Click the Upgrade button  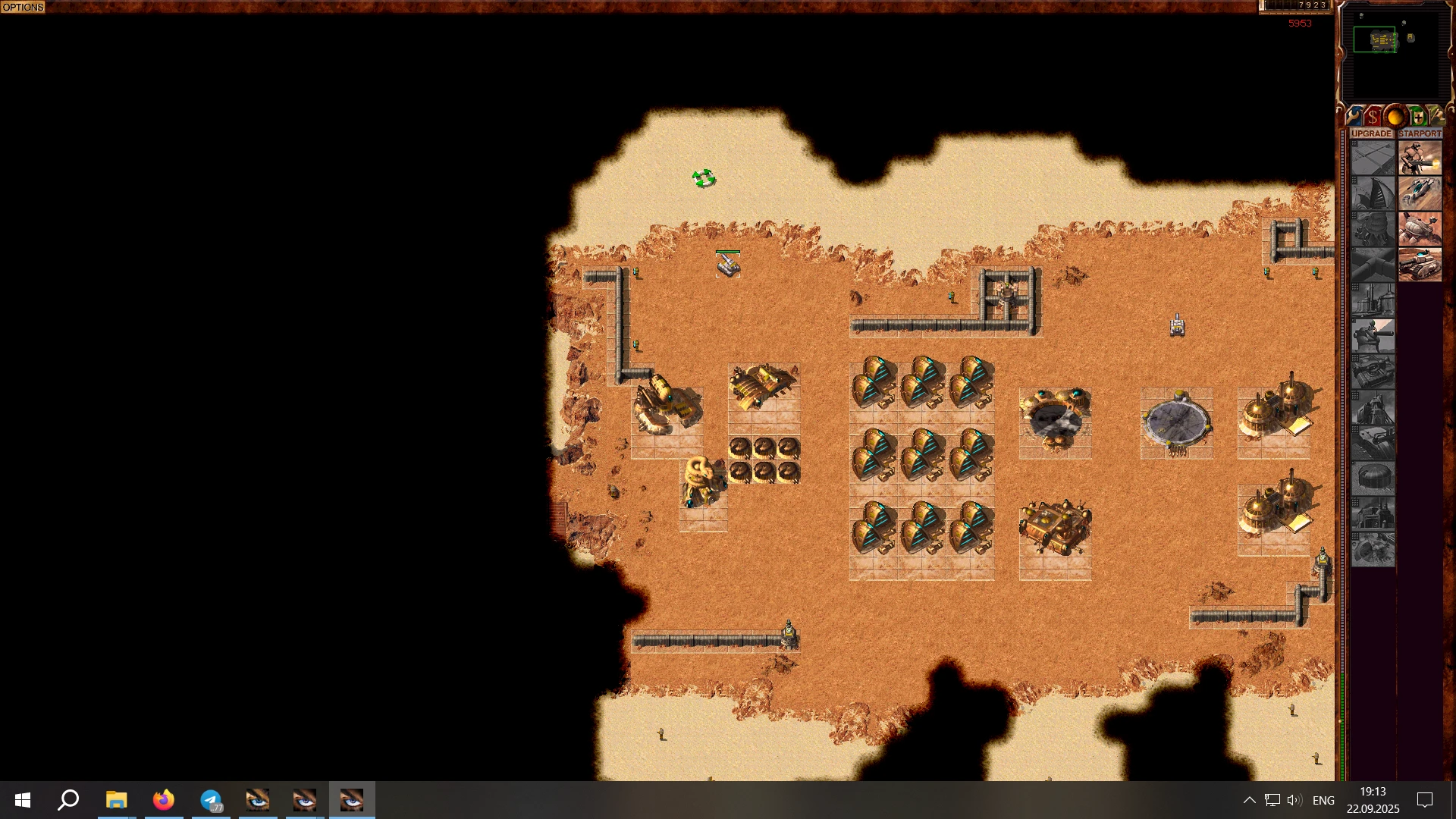pos(1372,133)
